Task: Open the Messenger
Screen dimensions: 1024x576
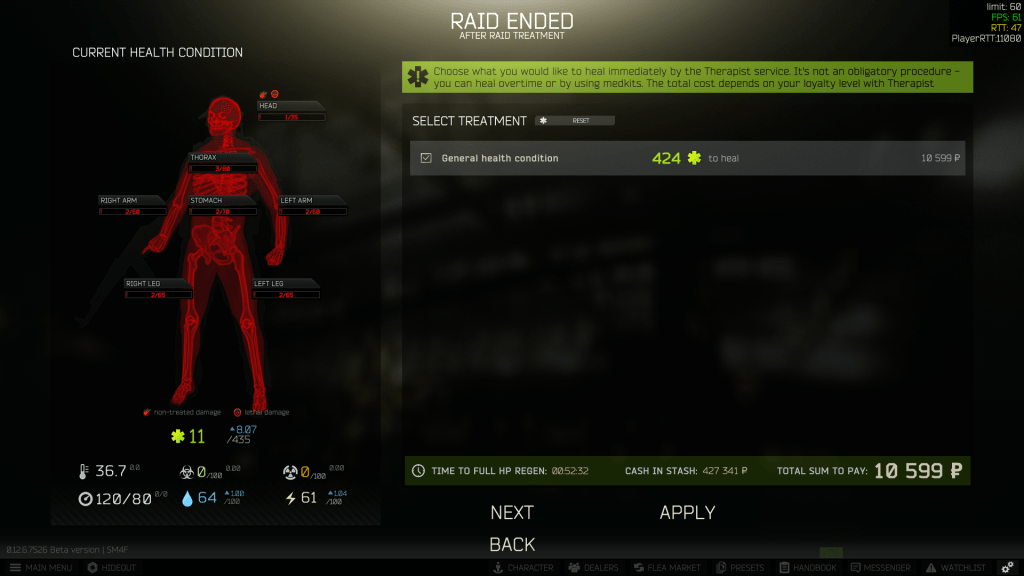Action: [879, 568]
